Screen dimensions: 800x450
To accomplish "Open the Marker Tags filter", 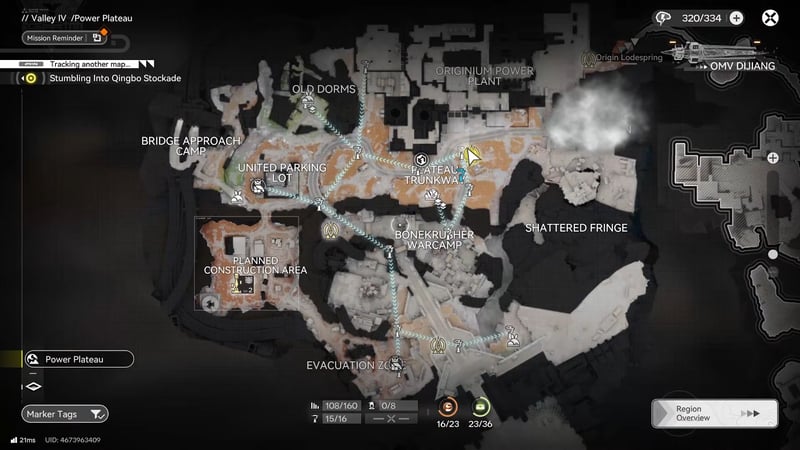I will 65,413.
